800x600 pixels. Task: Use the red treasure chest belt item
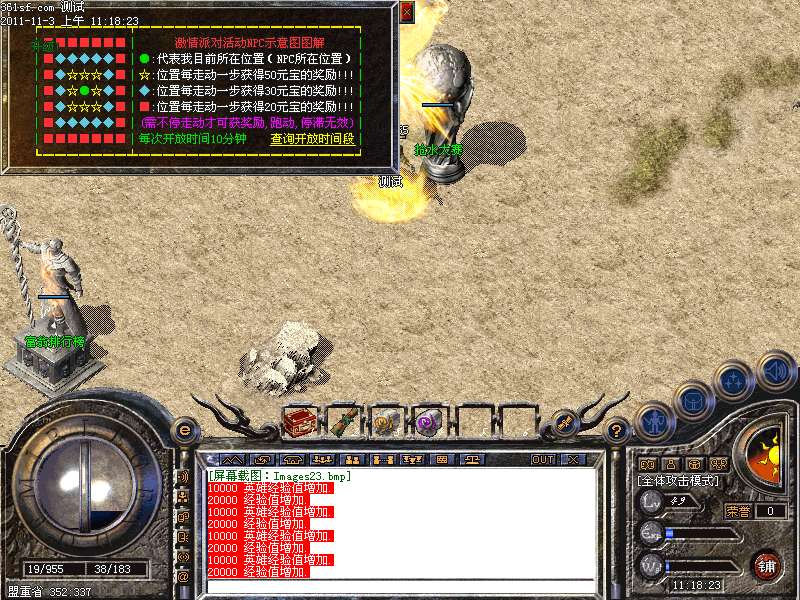[x=300, y=421]
